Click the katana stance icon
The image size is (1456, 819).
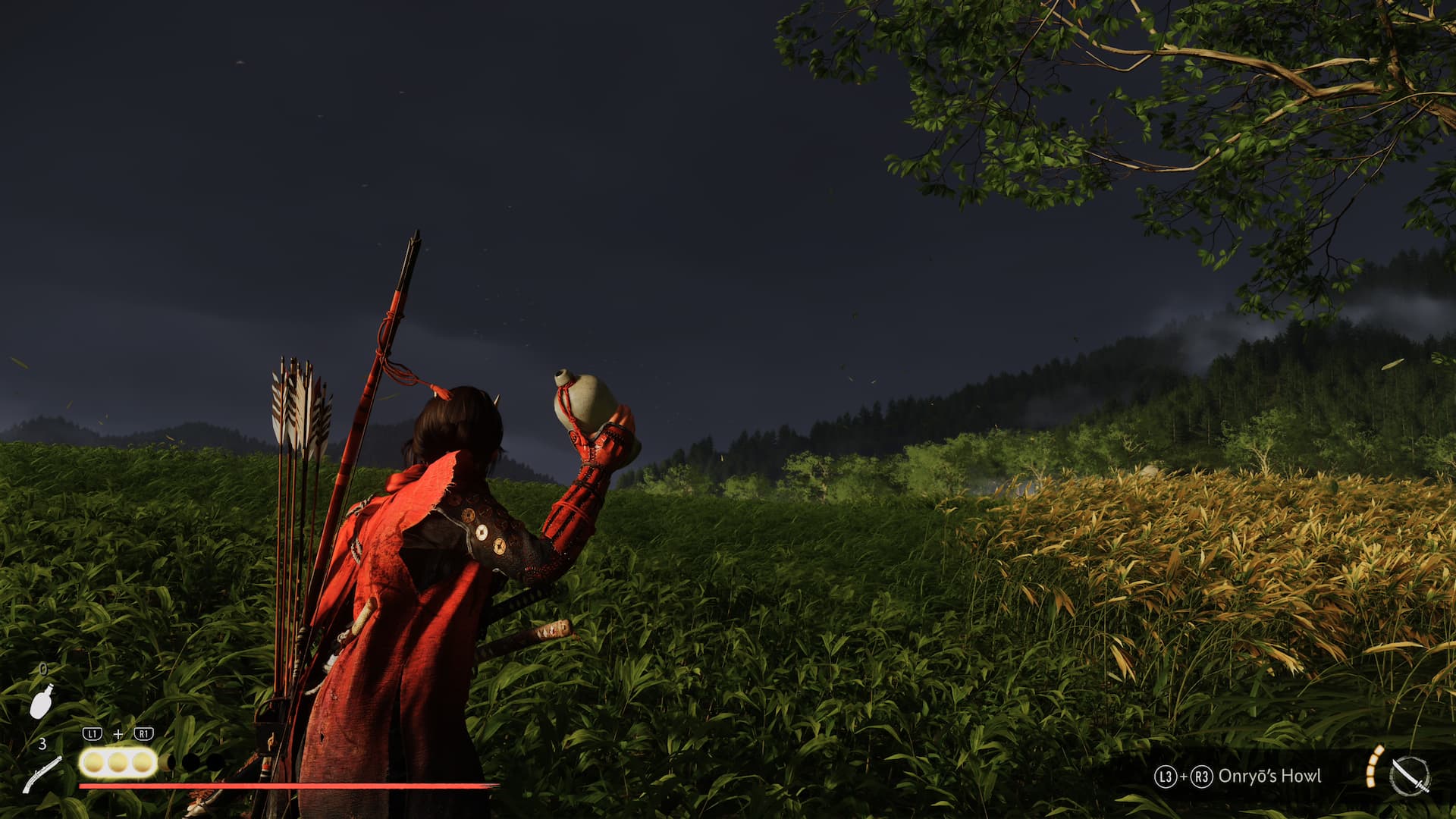click(1410, 777)
